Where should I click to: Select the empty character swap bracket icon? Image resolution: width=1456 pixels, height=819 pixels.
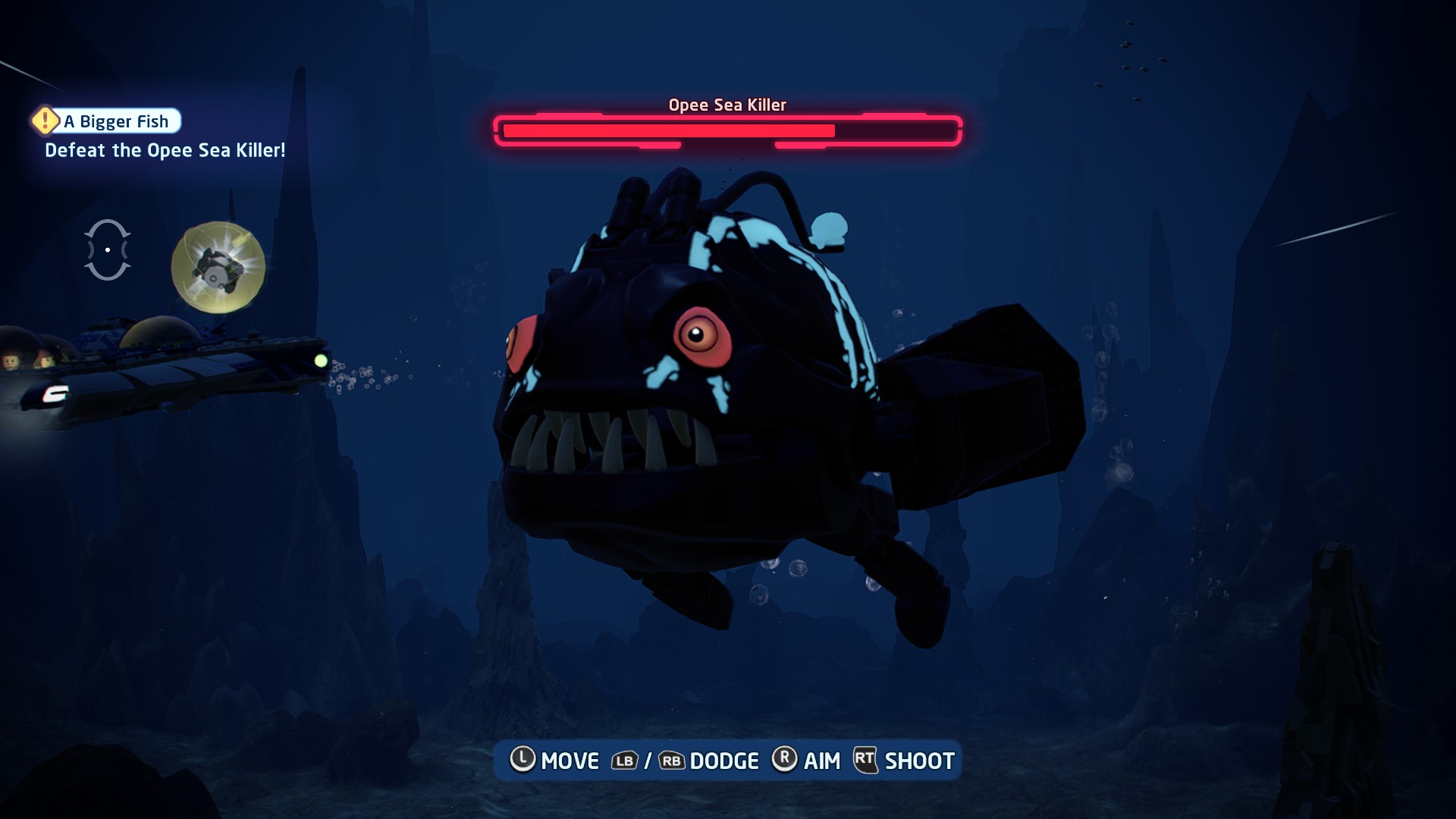(108, 249)
